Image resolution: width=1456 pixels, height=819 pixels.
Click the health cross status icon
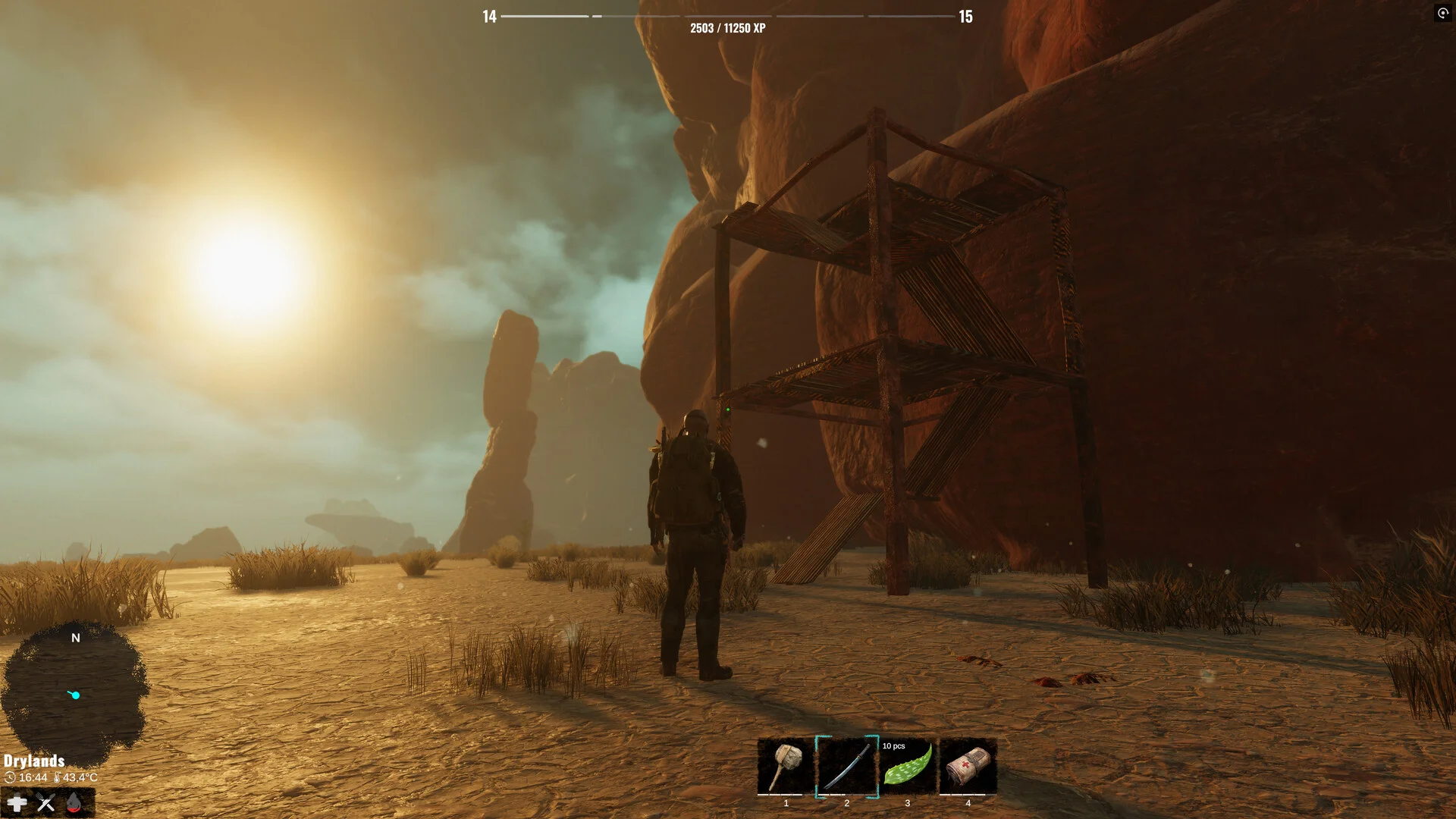(17, 803)
